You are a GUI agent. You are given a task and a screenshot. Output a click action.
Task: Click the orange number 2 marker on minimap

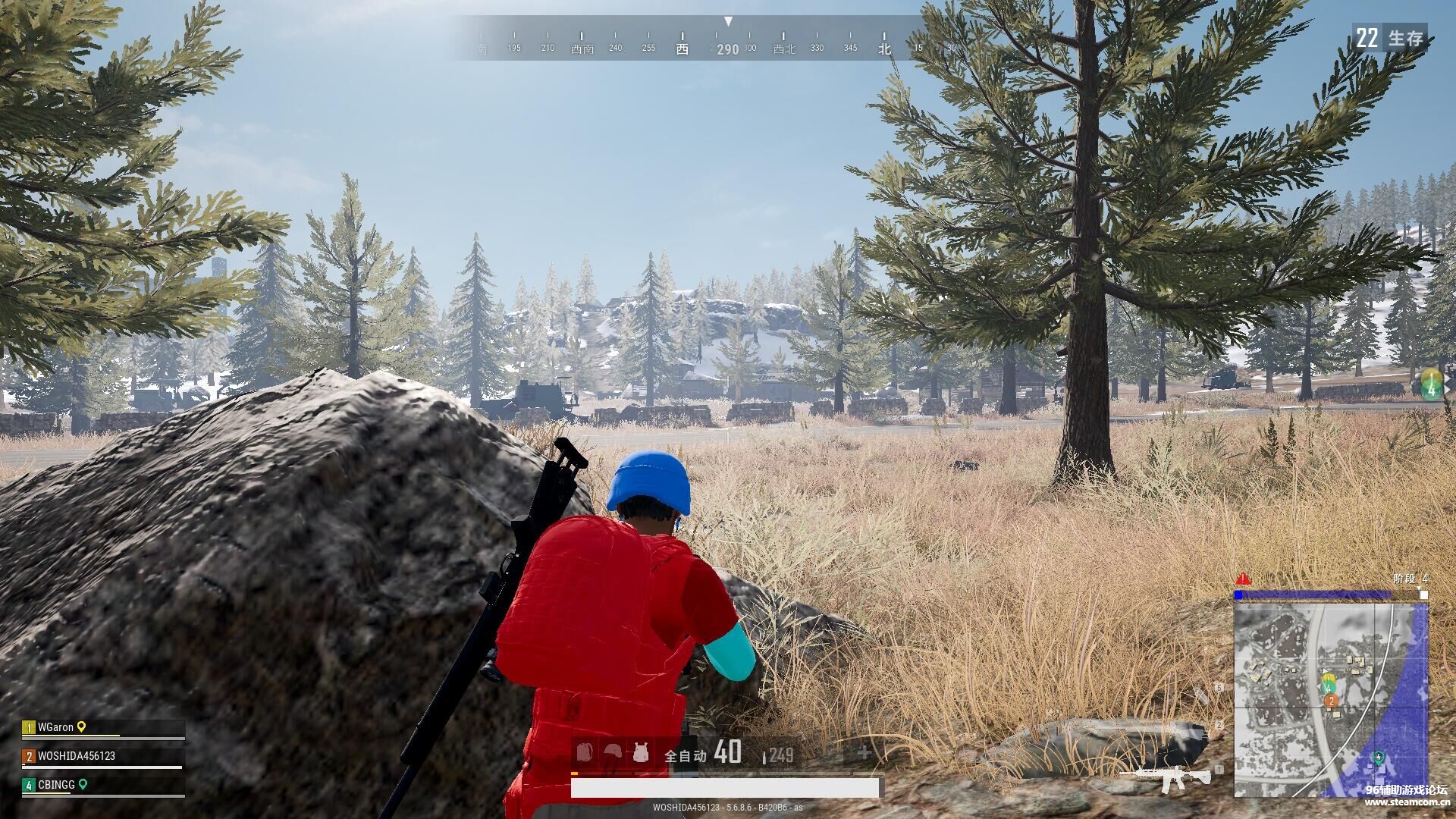tap(1332, 701)
